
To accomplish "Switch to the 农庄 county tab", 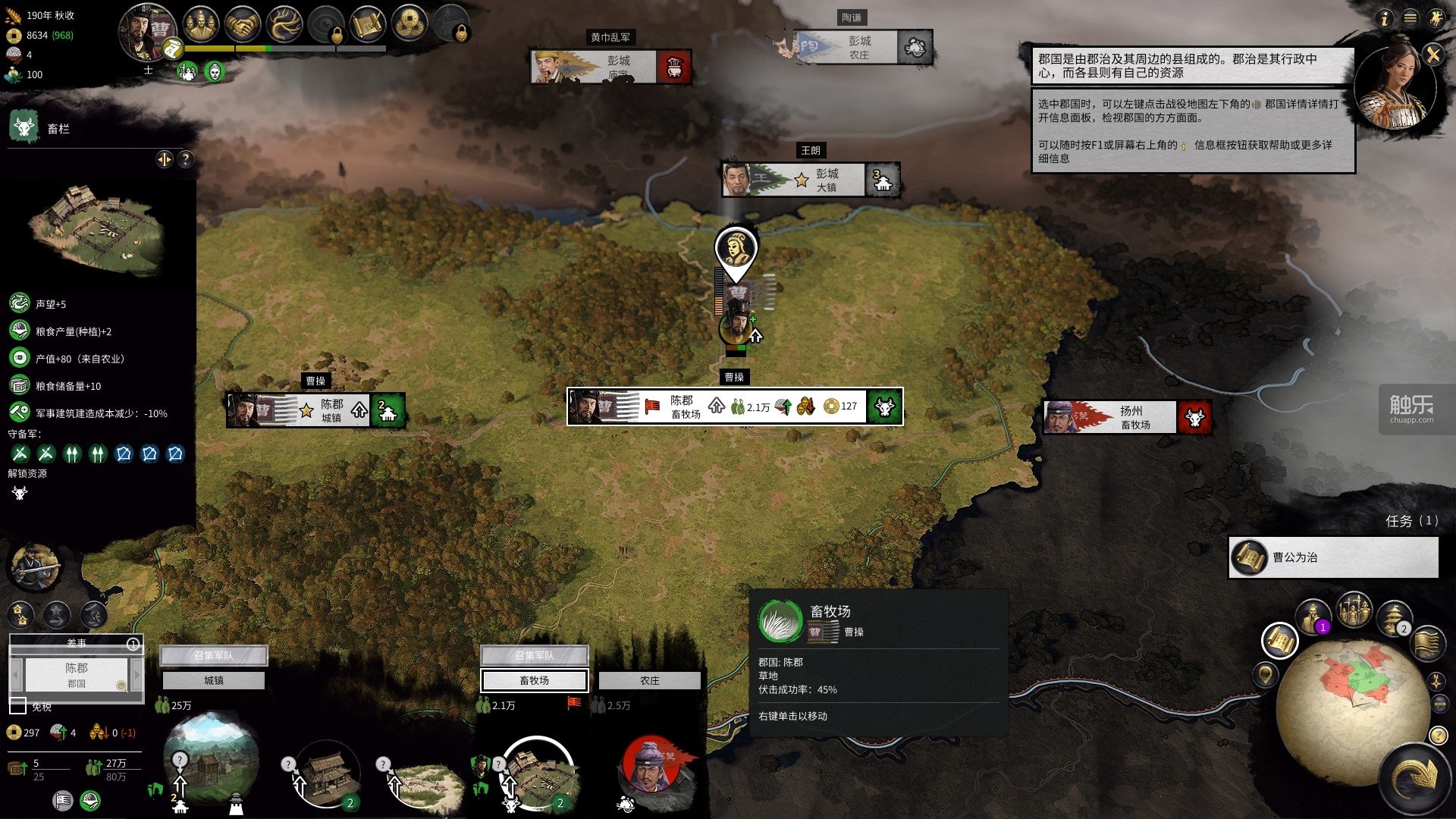I will (649, 680).
